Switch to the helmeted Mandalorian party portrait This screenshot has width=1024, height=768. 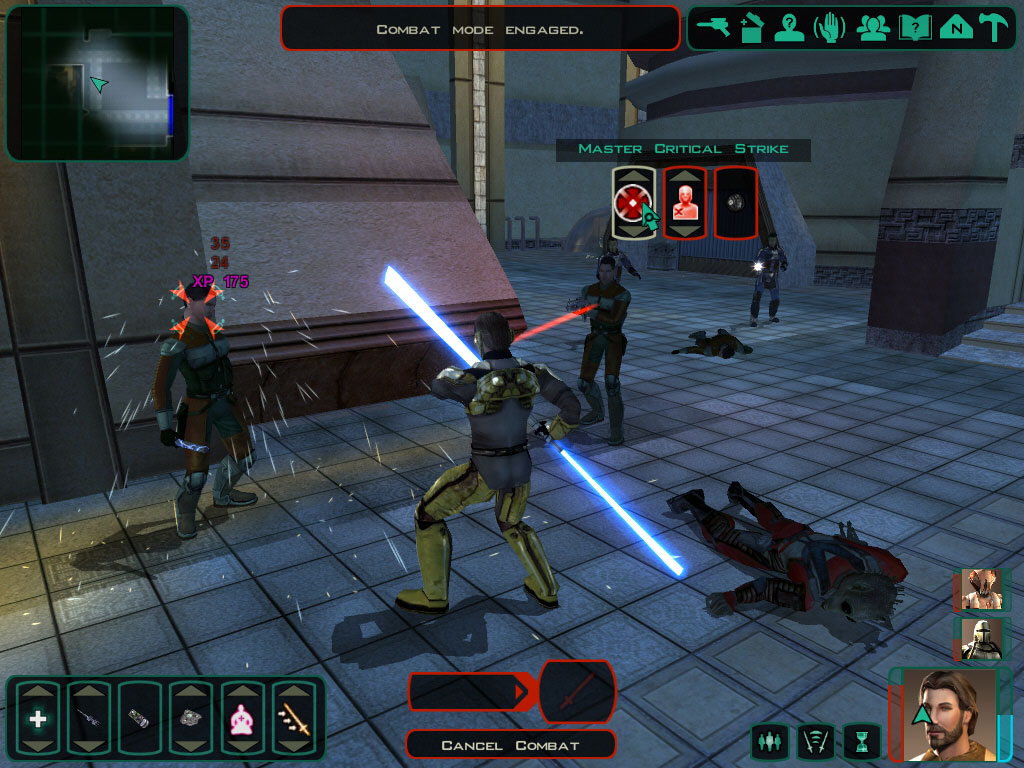pos(979,639)
